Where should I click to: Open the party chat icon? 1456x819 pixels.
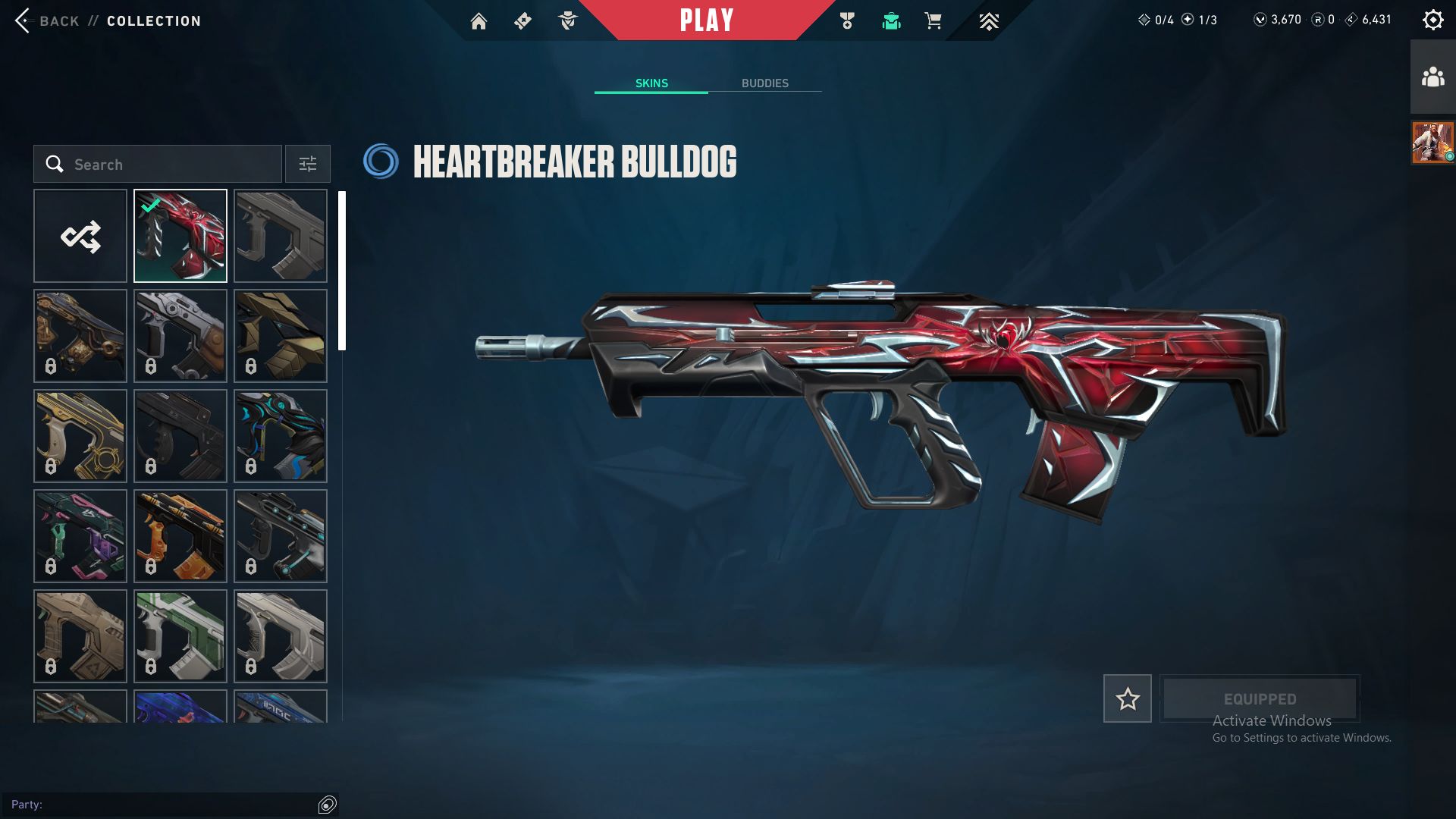[328, 805]
